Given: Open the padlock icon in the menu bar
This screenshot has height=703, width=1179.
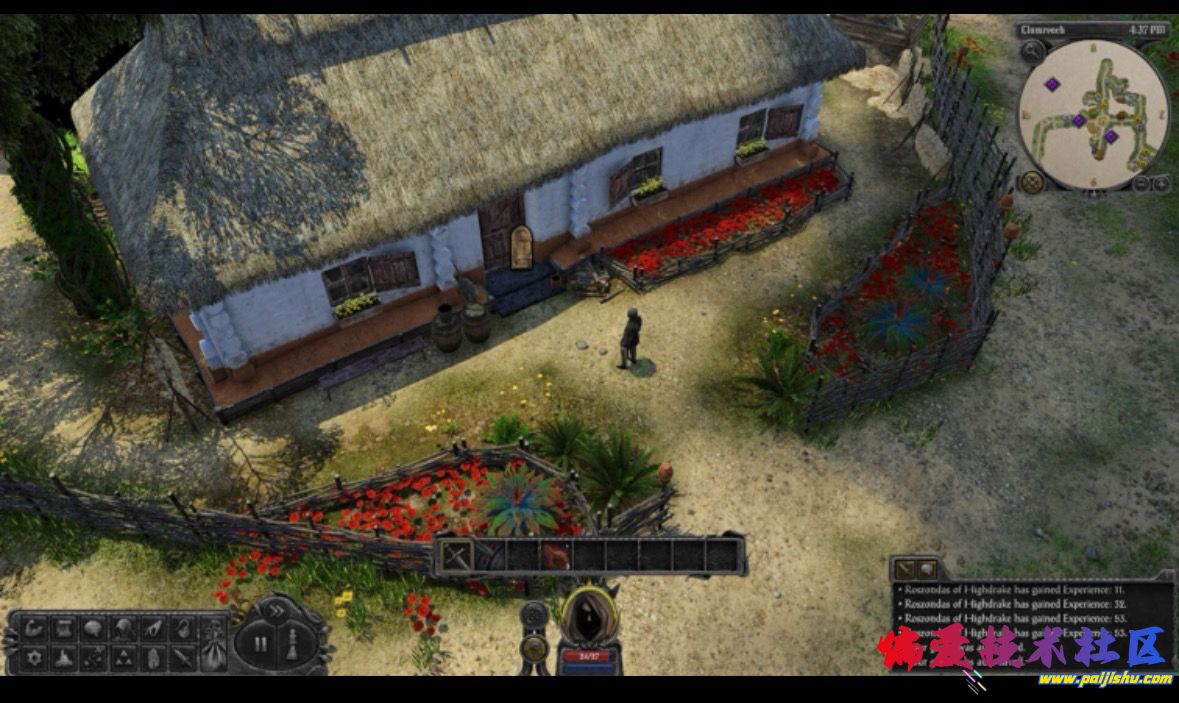Looking at the screenshot, I should (182, 629).
